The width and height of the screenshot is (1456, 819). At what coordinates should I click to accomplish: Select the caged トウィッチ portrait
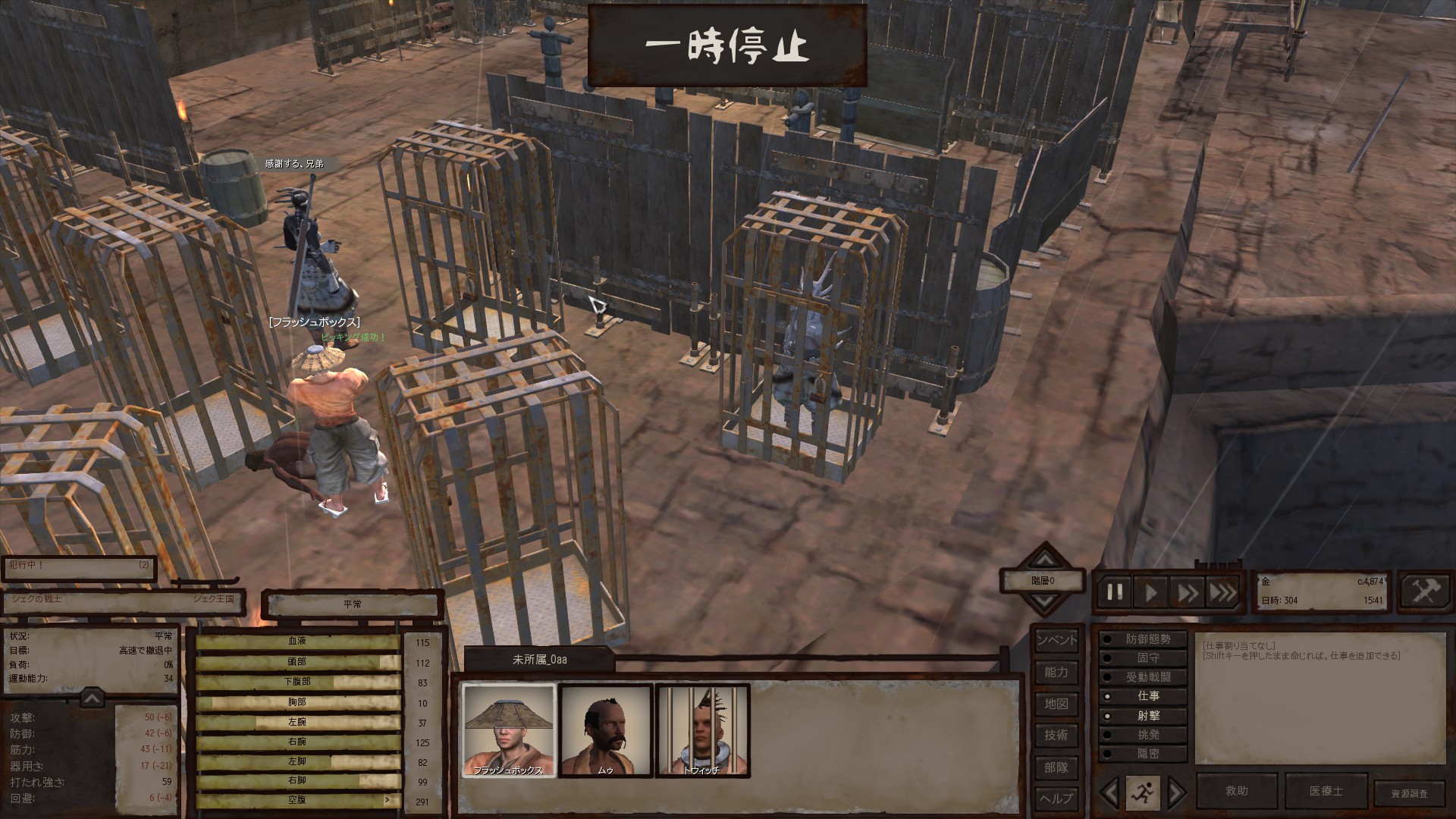(x=702, y=730)
